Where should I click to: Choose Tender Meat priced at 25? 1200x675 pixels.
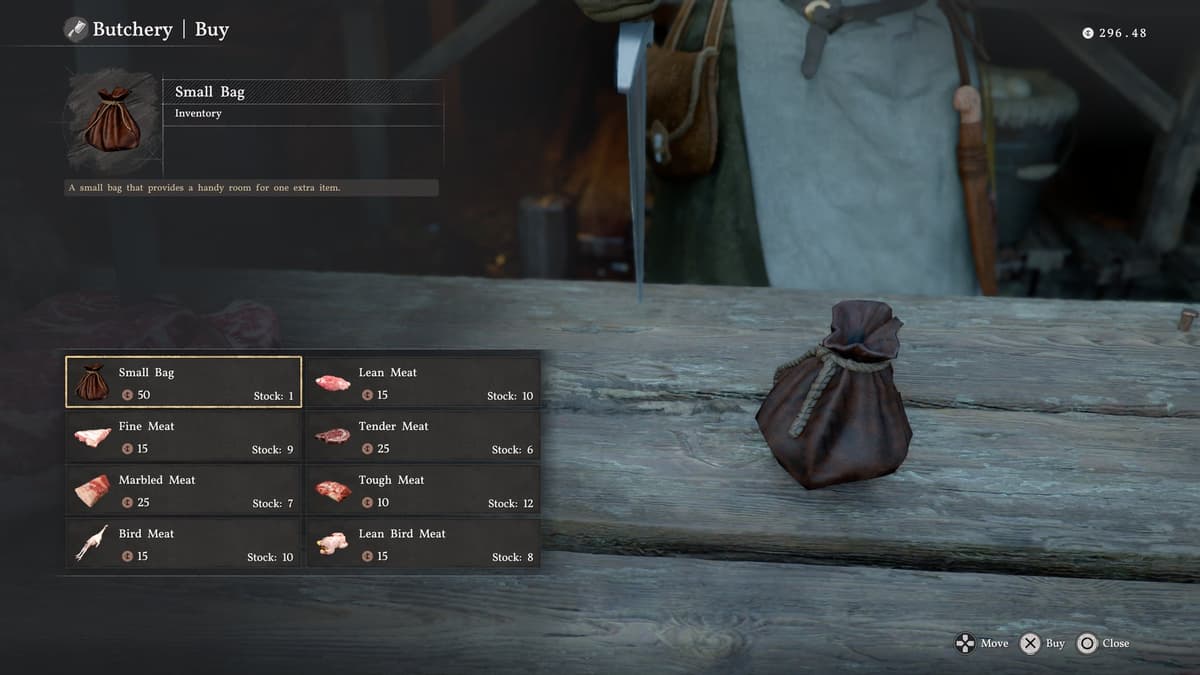coord(422,436)
